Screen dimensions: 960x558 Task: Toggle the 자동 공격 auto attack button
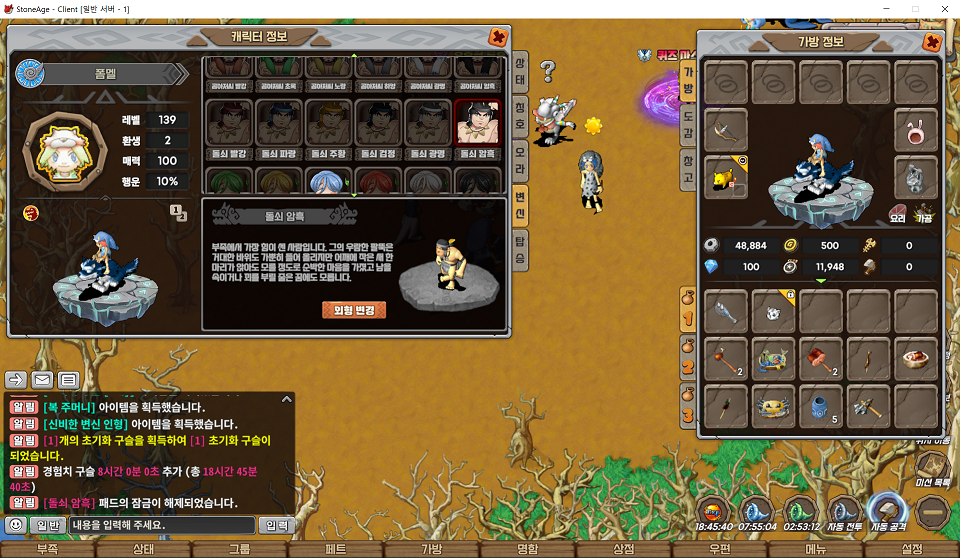[886, 509]
